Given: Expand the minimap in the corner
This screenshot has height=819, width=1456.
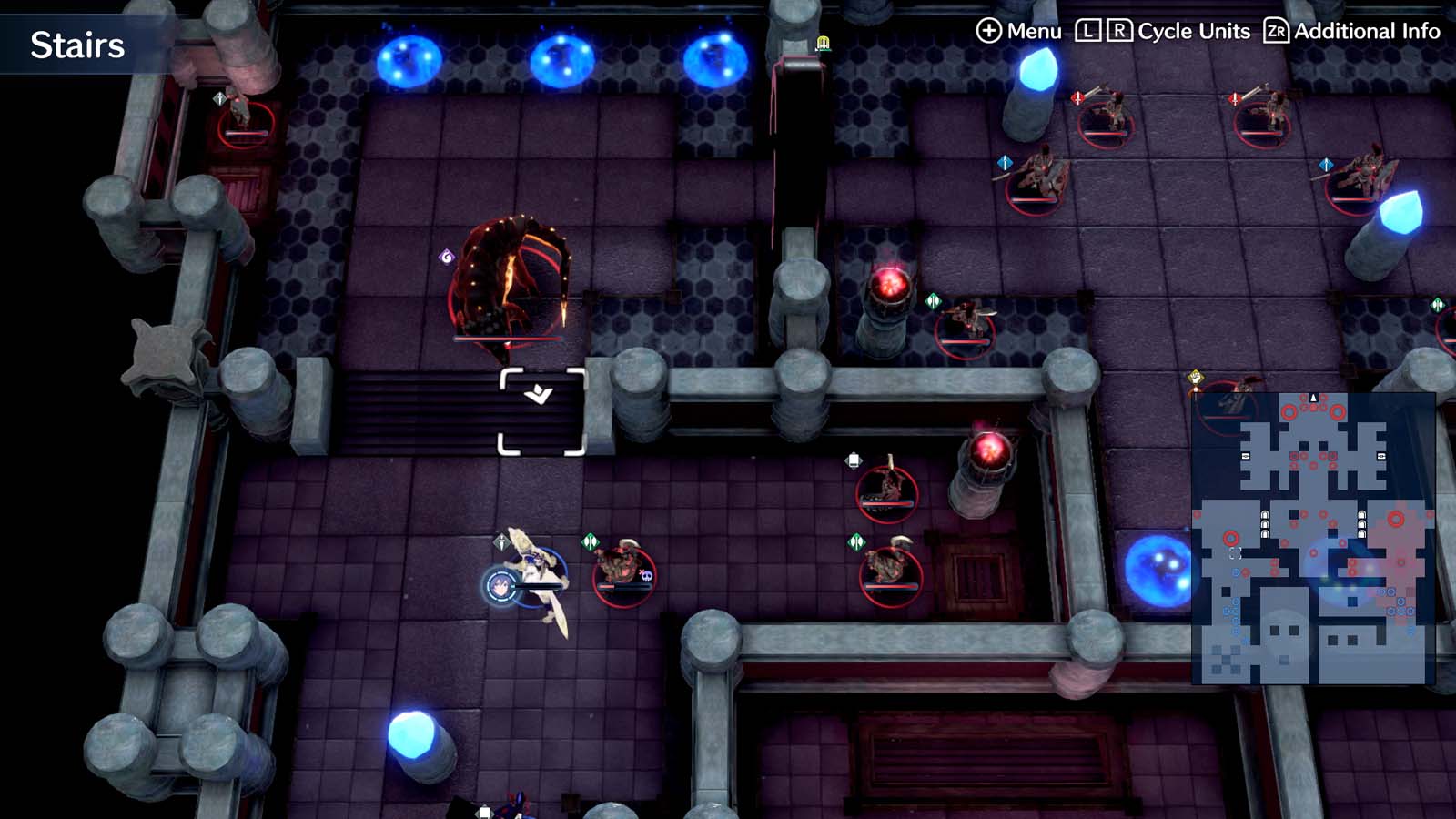Looking at the screenshot, I should (1310, 537).
